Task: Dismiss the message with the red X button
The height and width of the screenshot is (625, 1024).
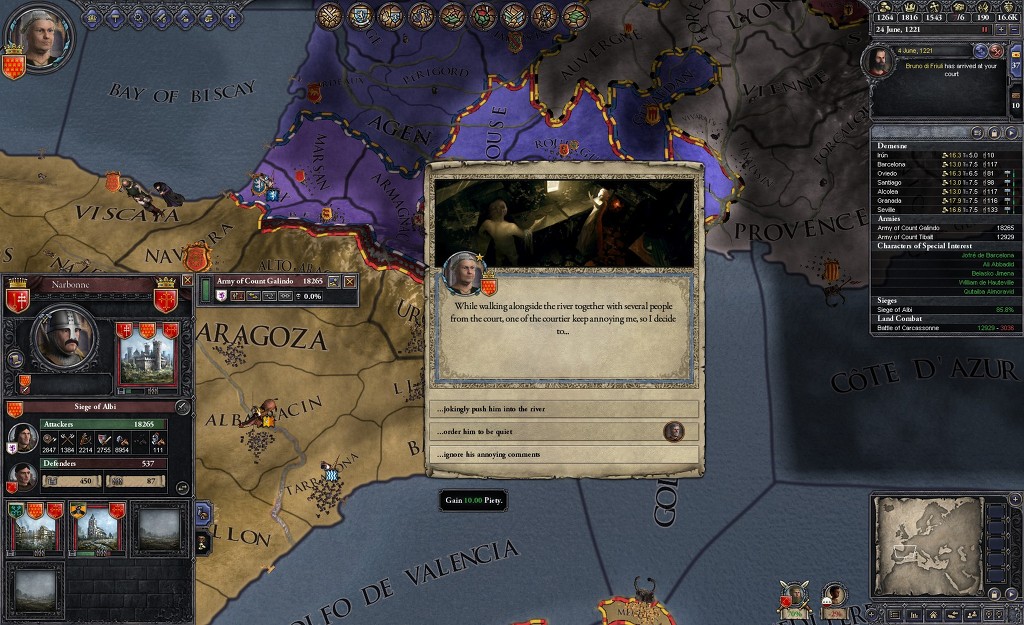Action: coord(996,50)
